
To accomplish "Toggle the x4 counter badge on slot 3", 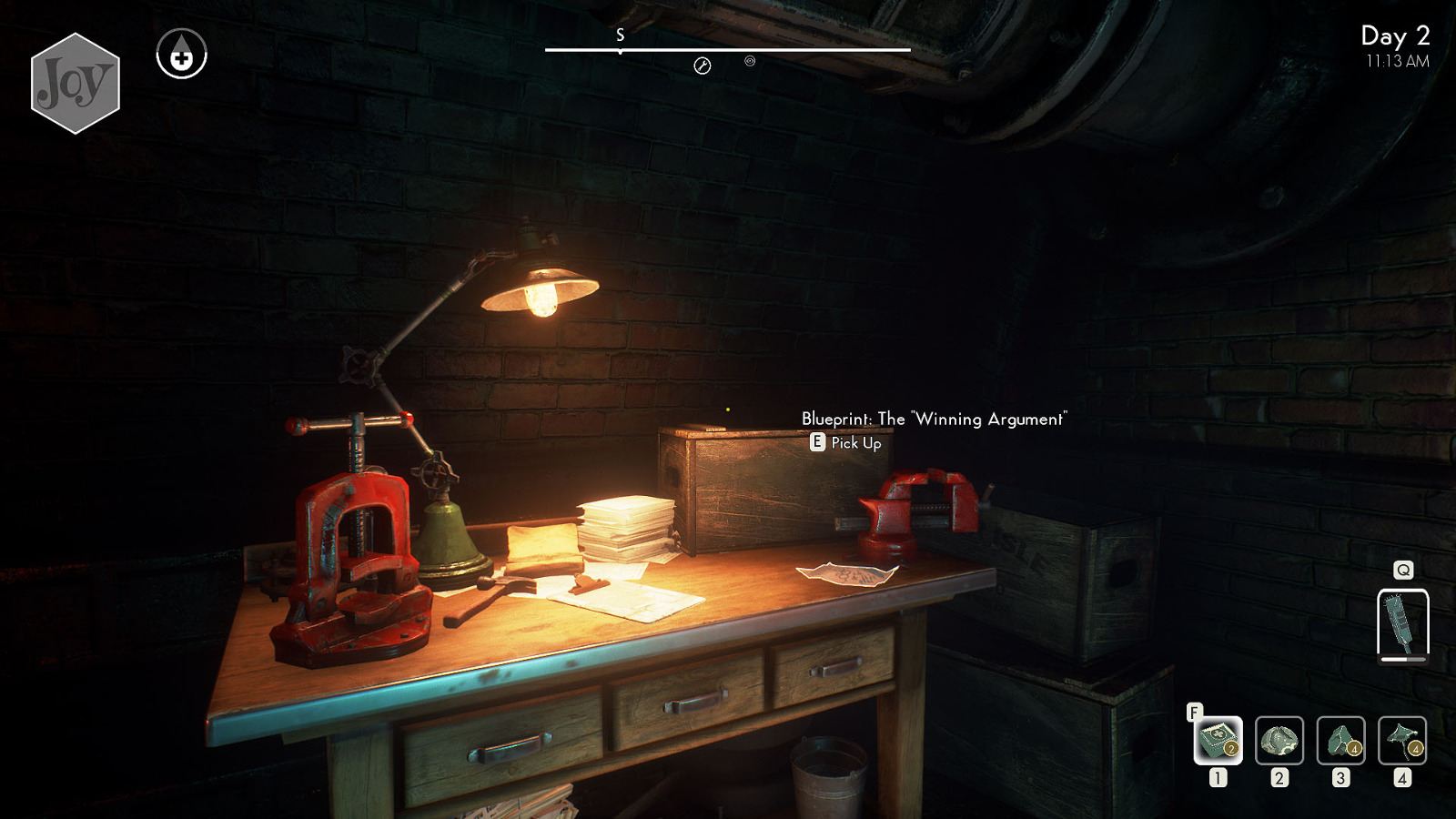I will (1355, 751).
